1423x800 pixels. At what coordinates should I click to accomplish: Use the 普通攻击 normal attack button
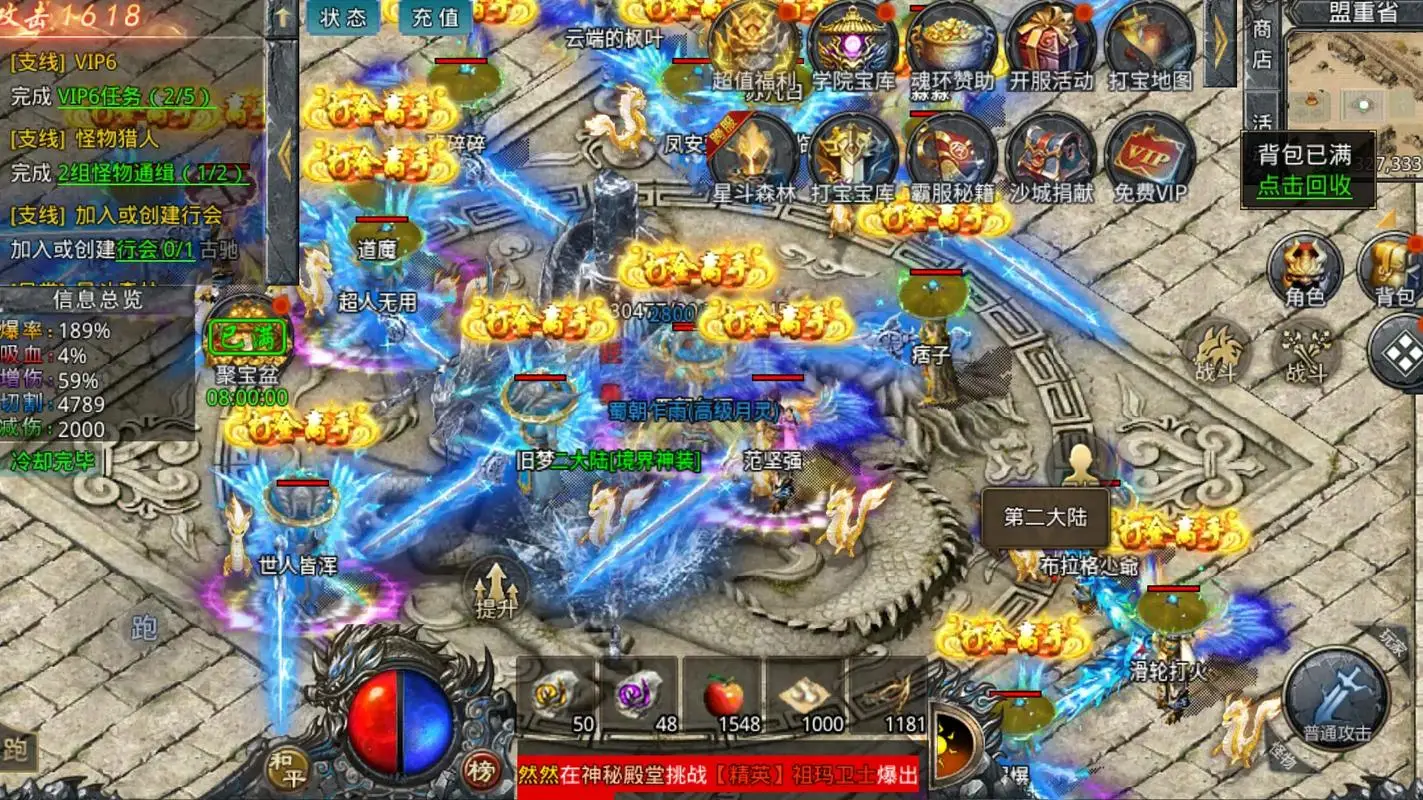[x=1336, y=699]
